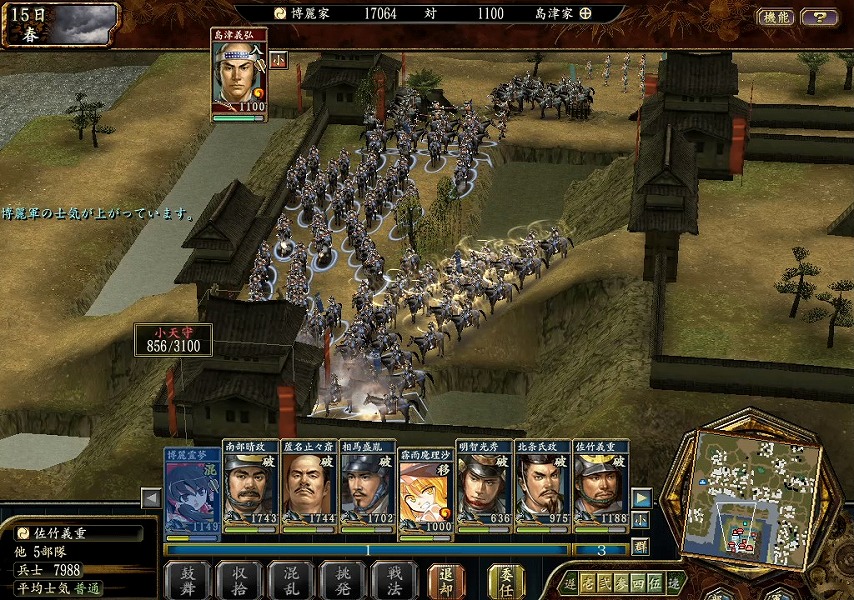Screen dimensions: 854x600
Task: Open the 機能 function menu
Action: [776, 17]
